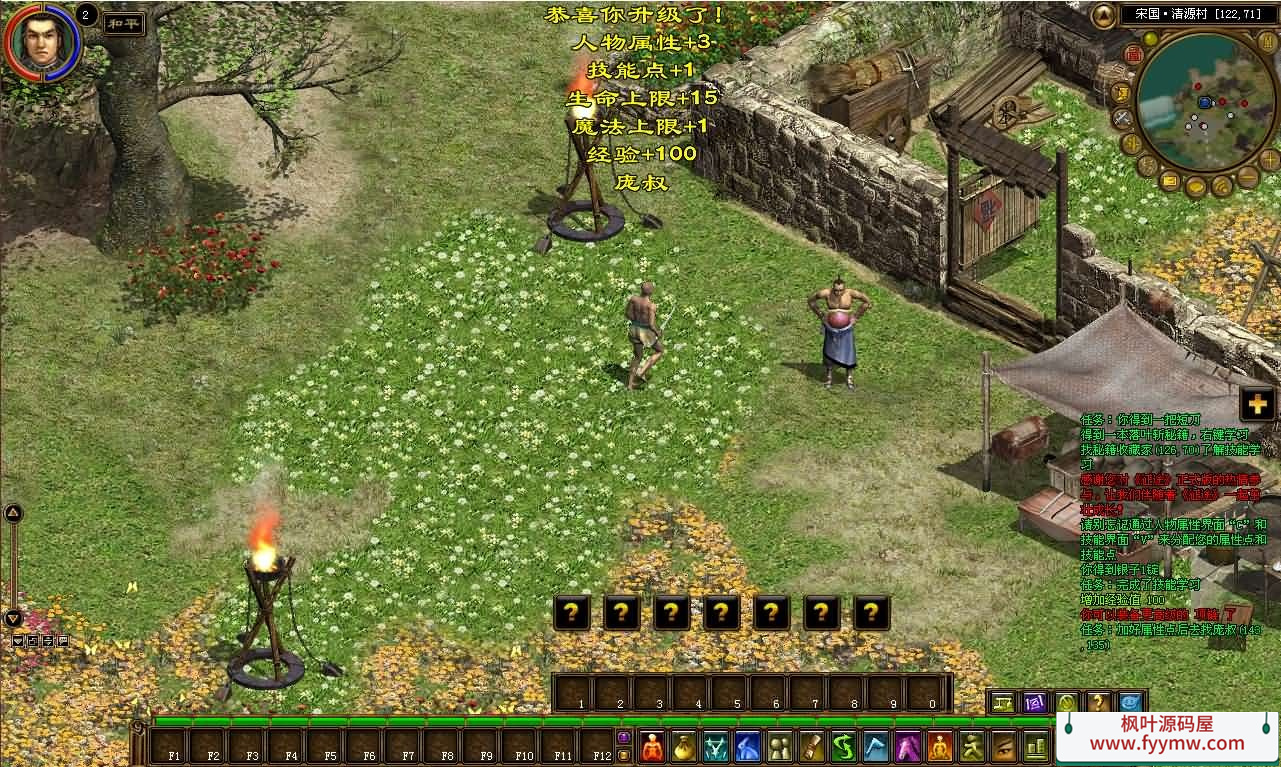Viewport: 1281px width, 767px height.
Task: Open the green bar chart ranking icon
Action: coord(1036,746)
